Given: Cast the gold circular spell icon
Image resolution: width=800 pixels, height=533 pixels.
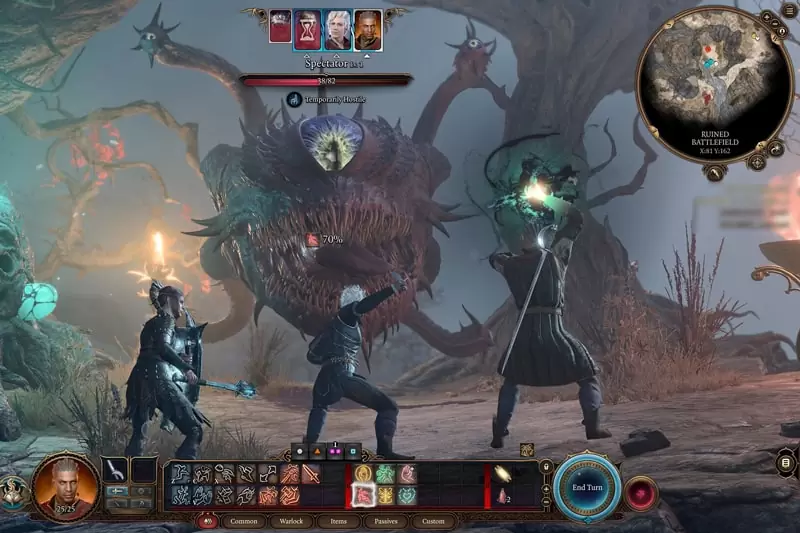Looking at the screenshot, I should point(362,474).
